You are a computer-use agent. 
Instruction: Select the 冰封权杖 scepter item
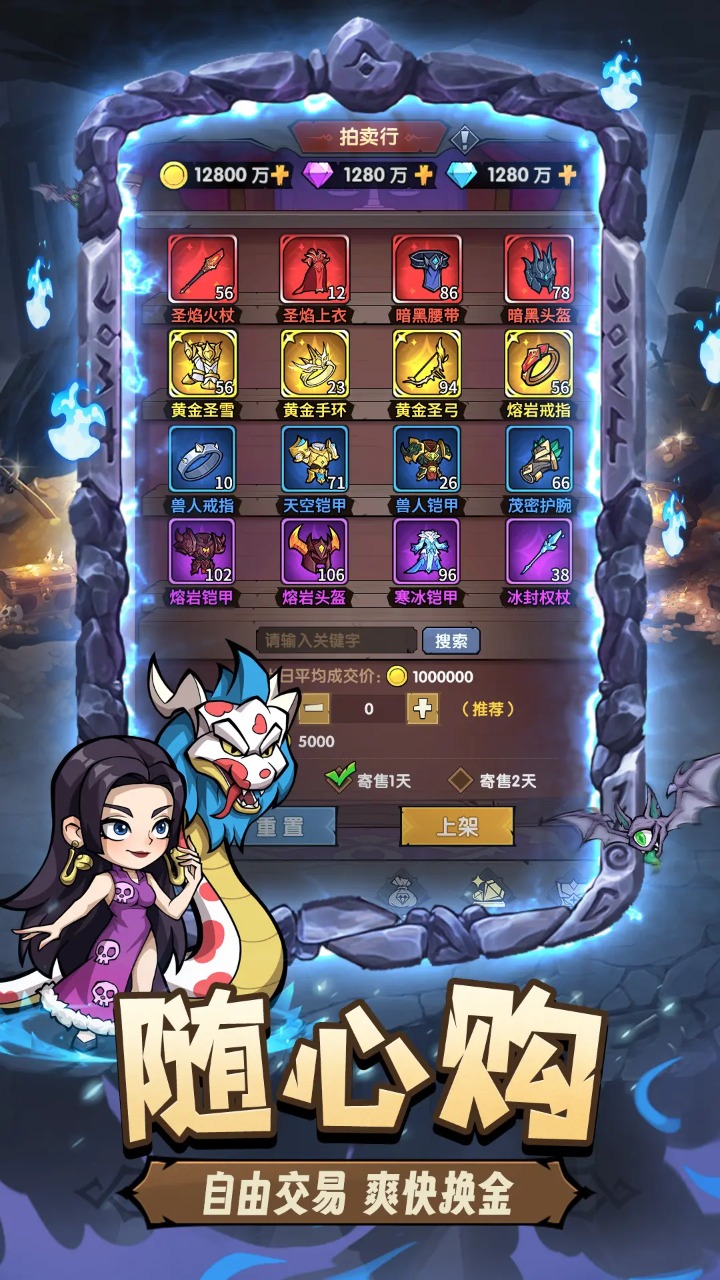point(538,551)
